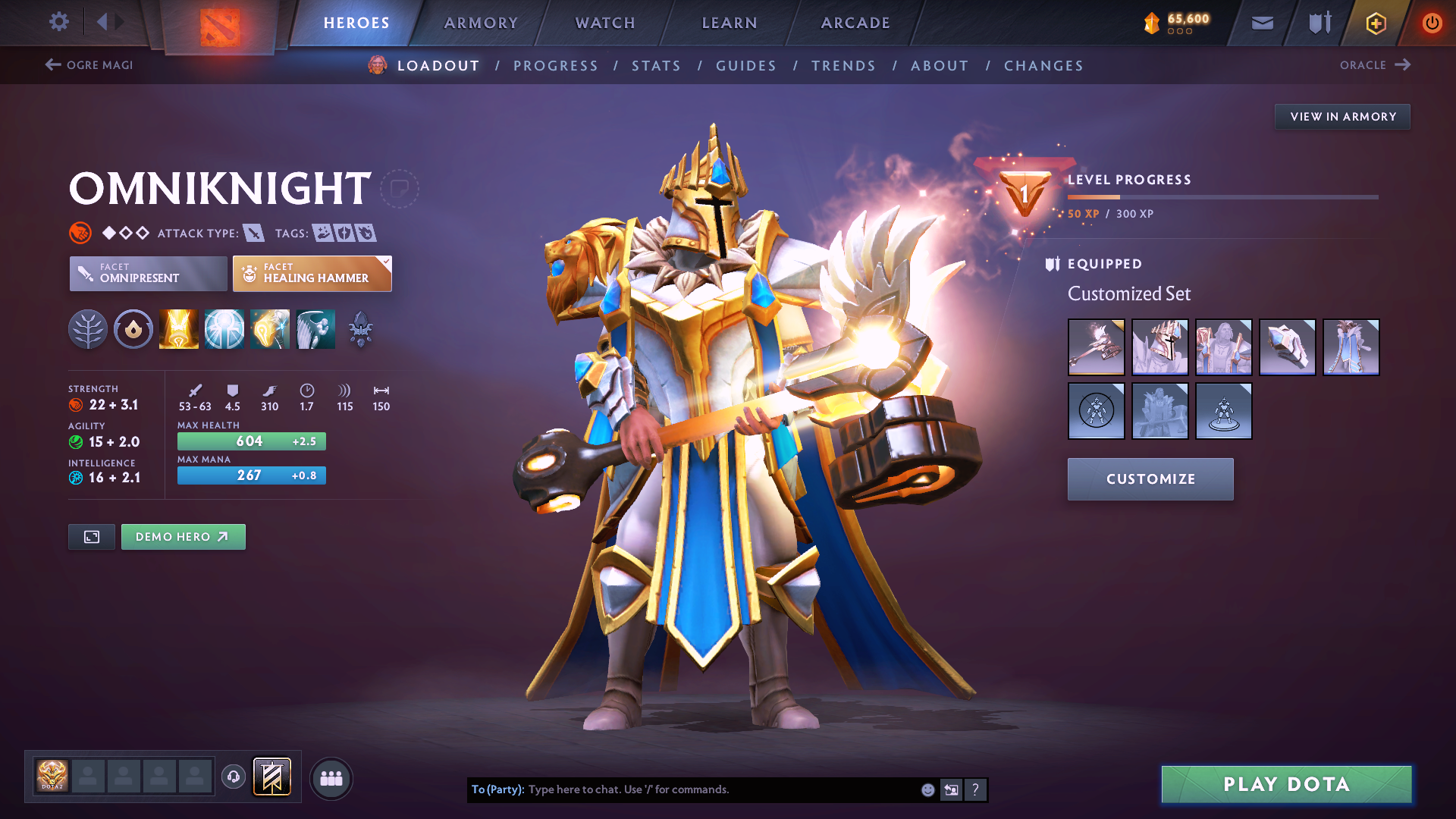1456x819 pixels.
Task: Open the Dota Plus icon in the top bar
Action: pyautogui.click(x=1375, y=23)
